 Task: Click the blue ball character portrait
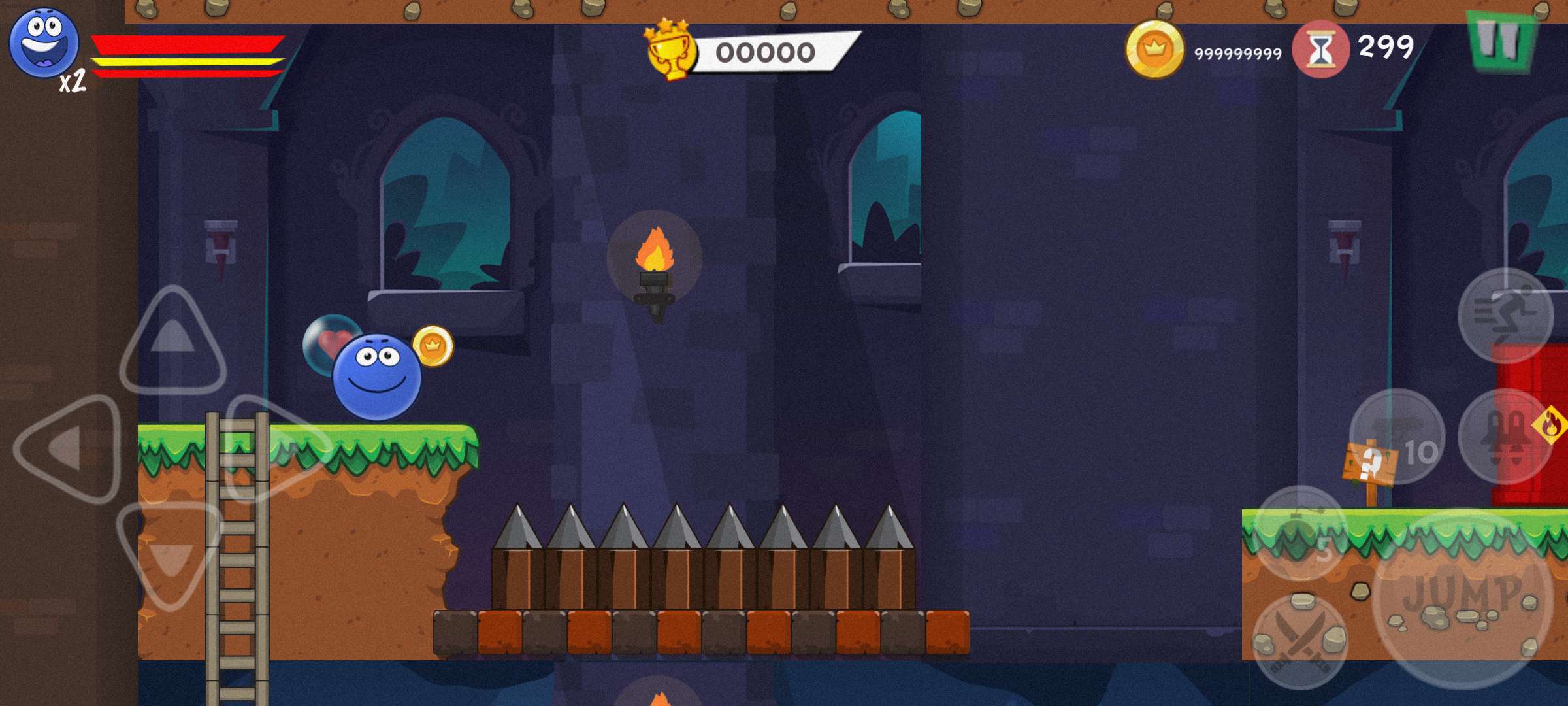43,43
